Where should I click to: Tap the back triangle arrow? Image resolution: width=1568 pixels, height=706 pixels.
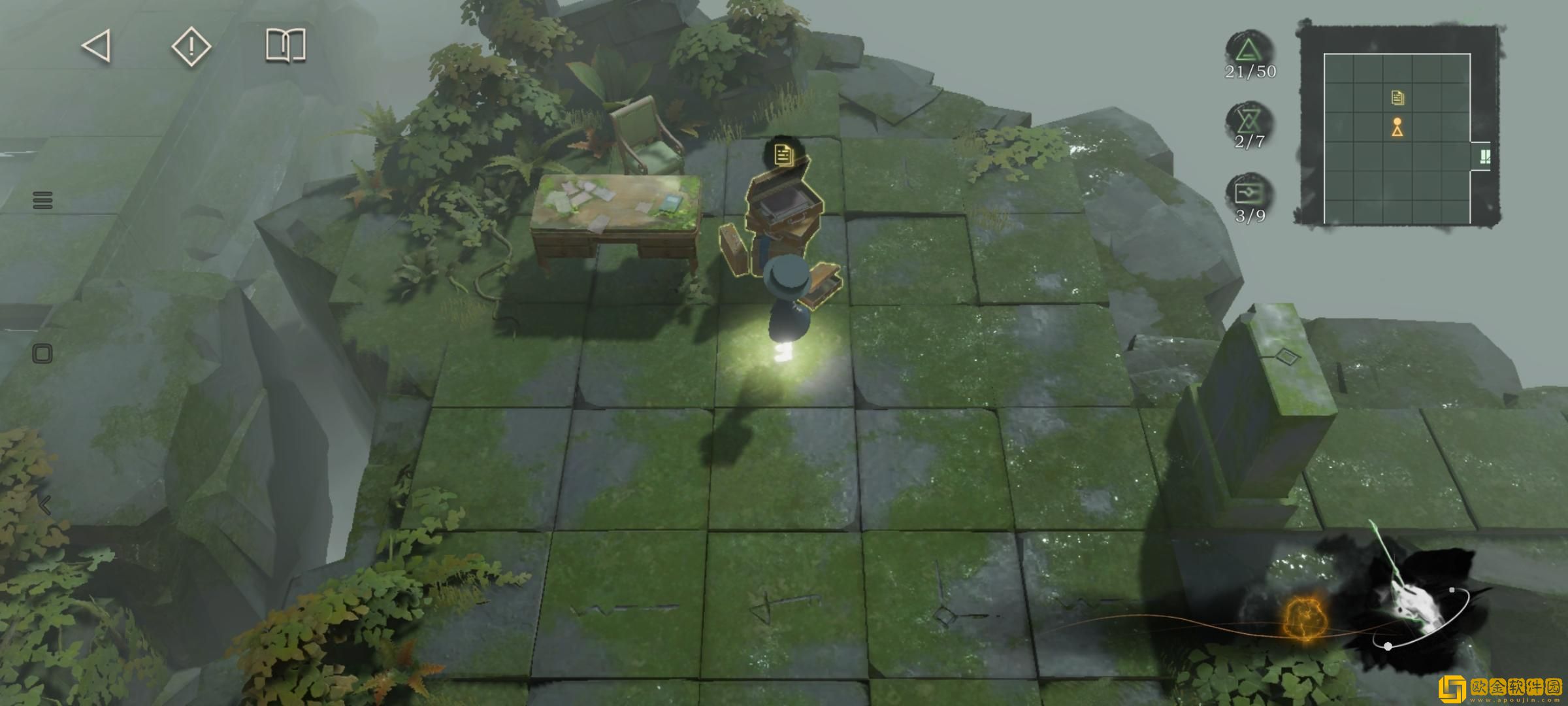coord(97,46)
